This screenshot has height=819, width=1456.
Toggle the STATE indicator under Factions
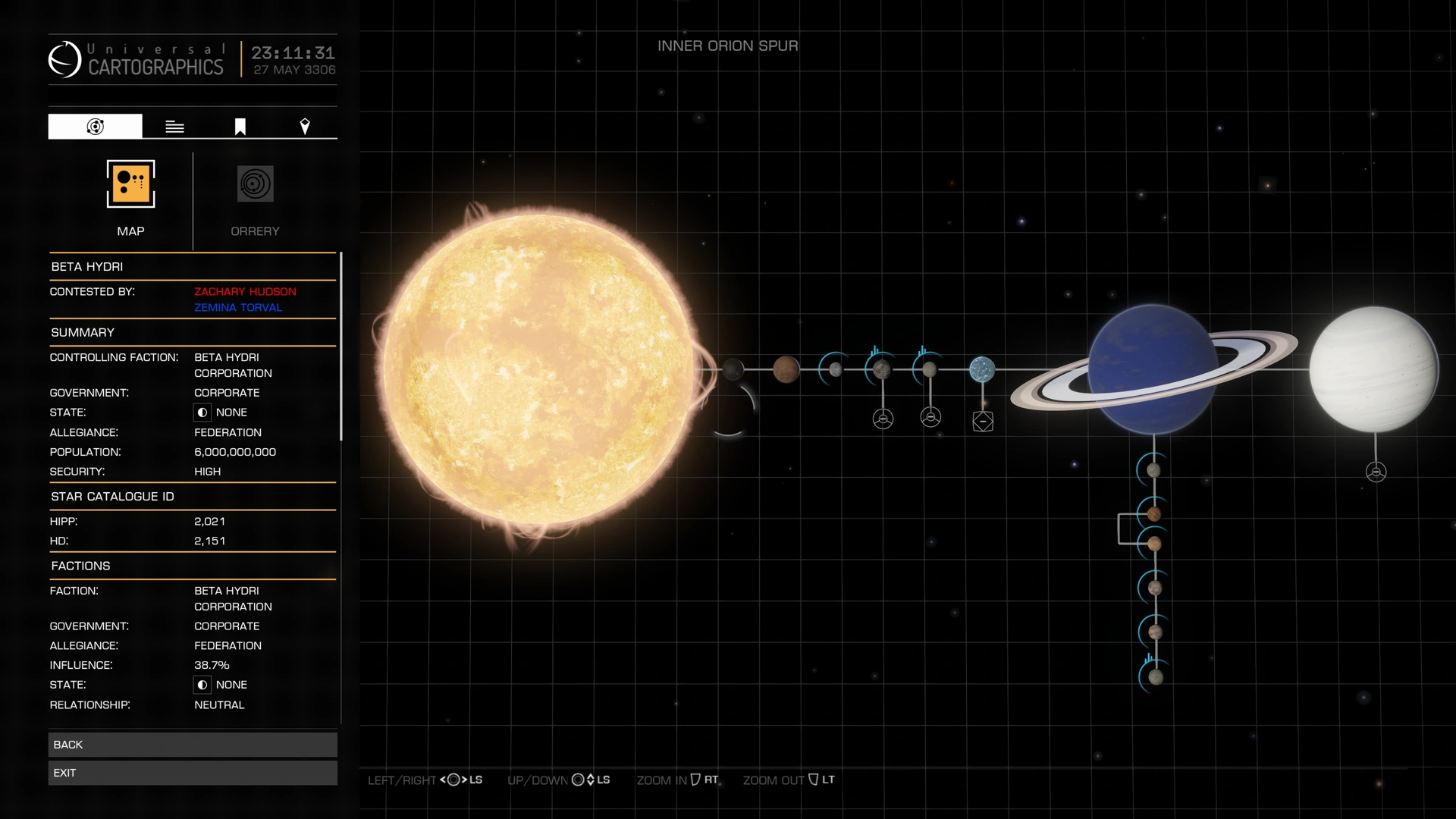pyautogui.click(x=202, y=685)
